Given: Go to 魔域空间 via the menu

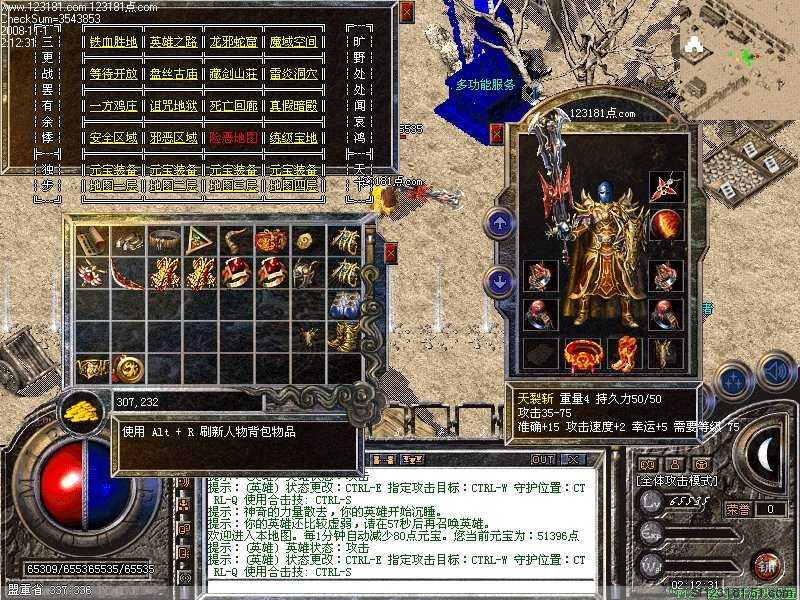Looking at the screenshot, I should click(x=291, y=42).
